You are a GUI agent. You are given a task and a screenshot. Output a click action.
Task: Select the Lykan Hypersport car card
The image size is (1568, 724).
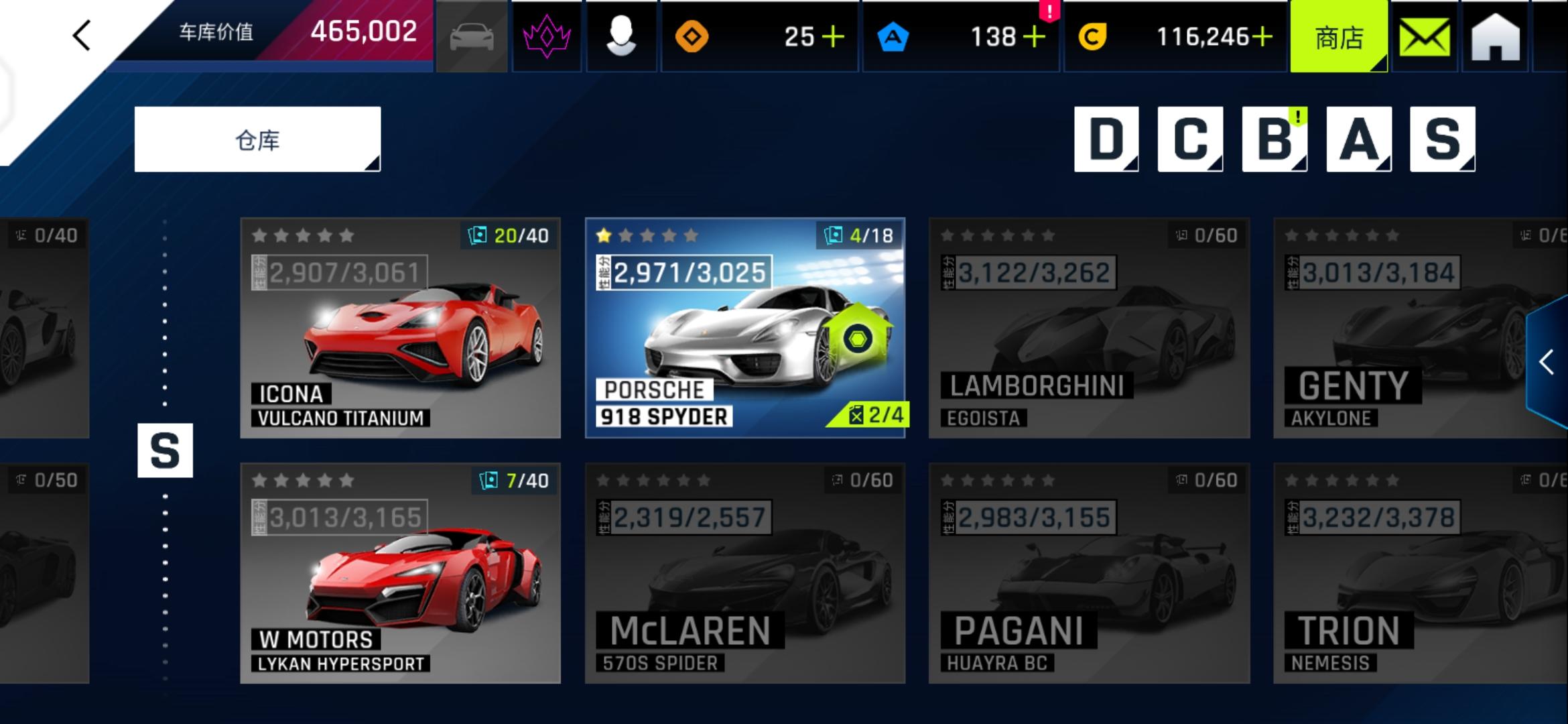click(x=400, y=573)
